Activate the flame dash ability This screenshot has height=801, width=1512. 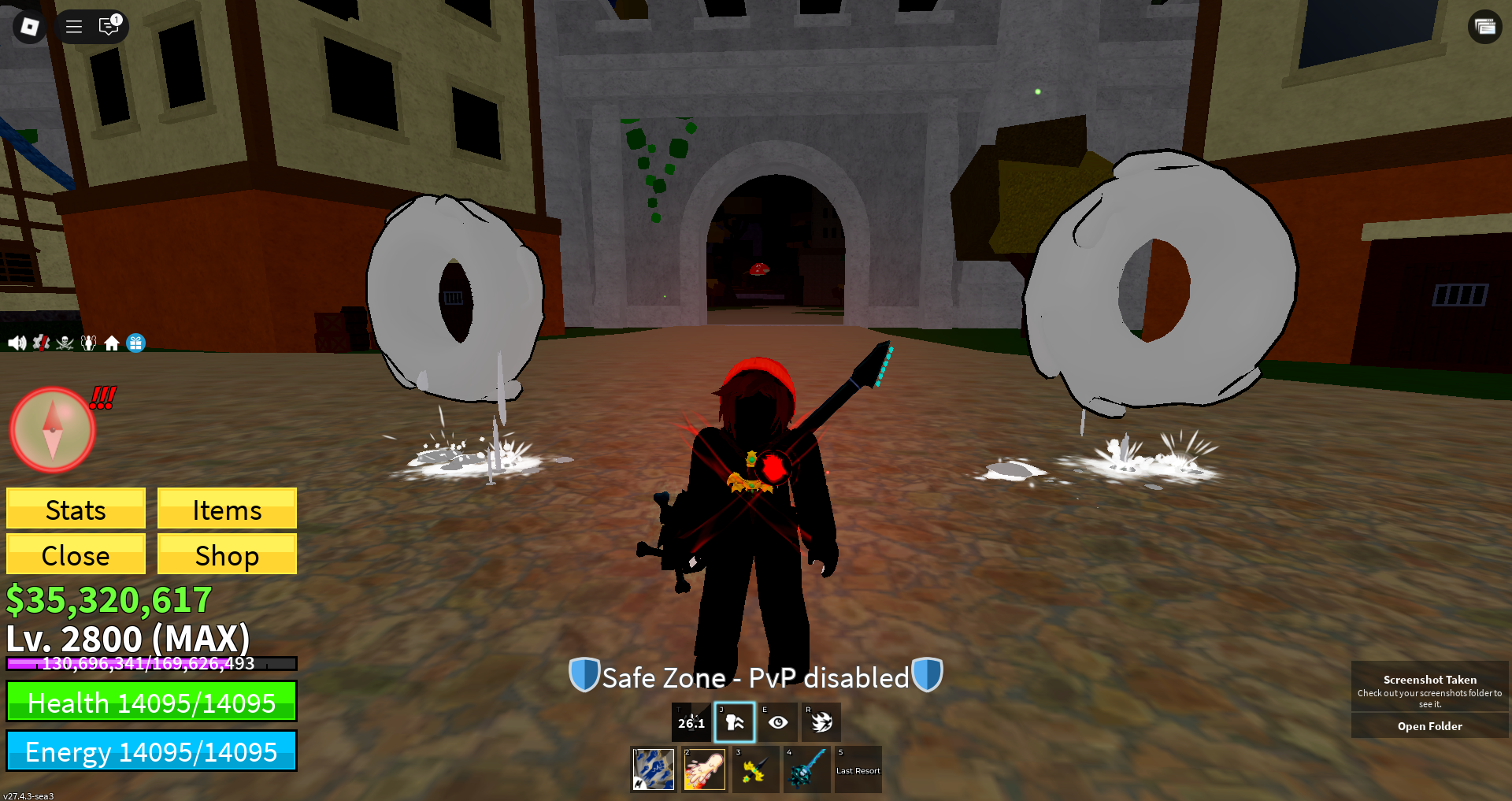pyautogui.click(x=821, y=722)
